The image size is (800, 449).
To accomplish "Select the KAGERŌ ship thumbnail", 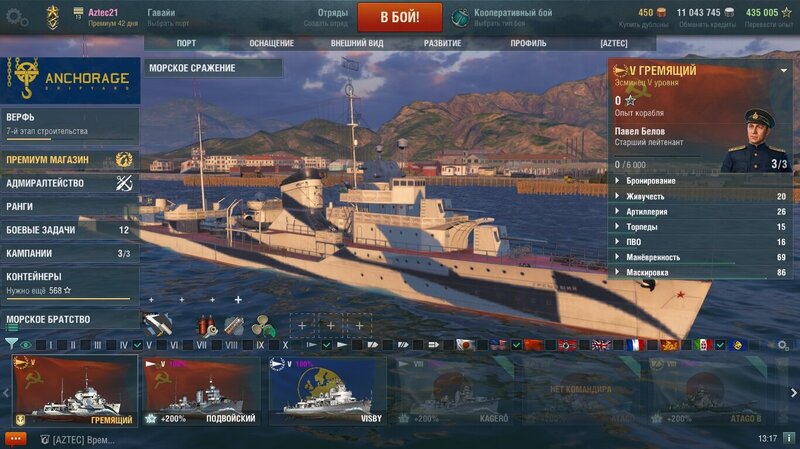I will coord(454,391).
